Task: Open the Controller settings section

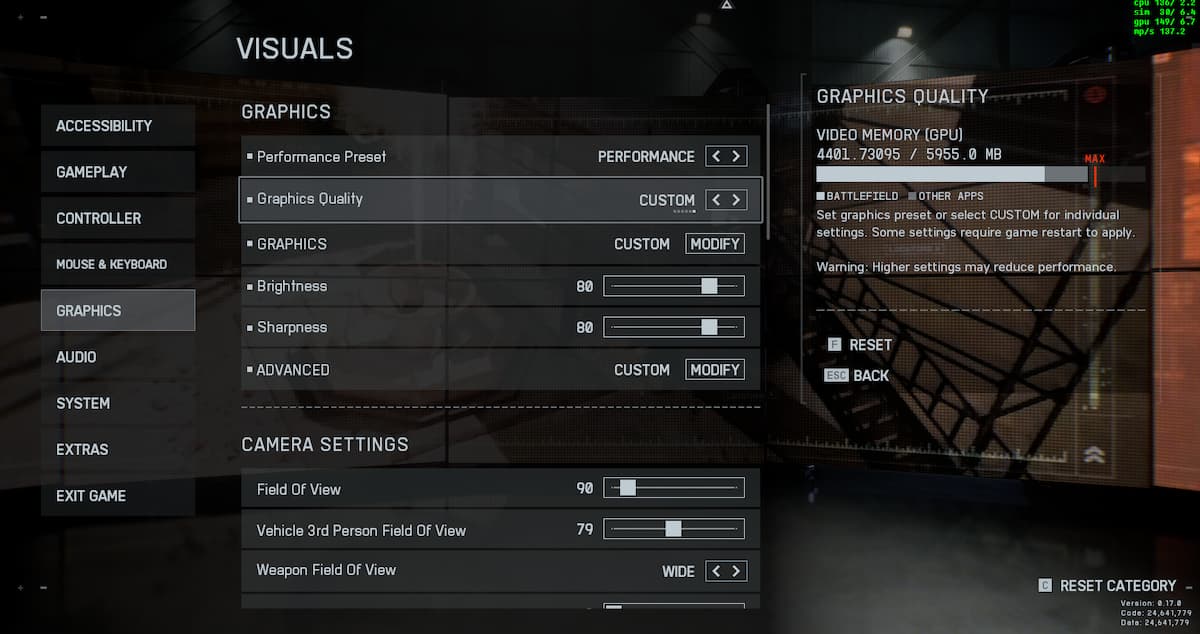Action: (x=117, y=218)
